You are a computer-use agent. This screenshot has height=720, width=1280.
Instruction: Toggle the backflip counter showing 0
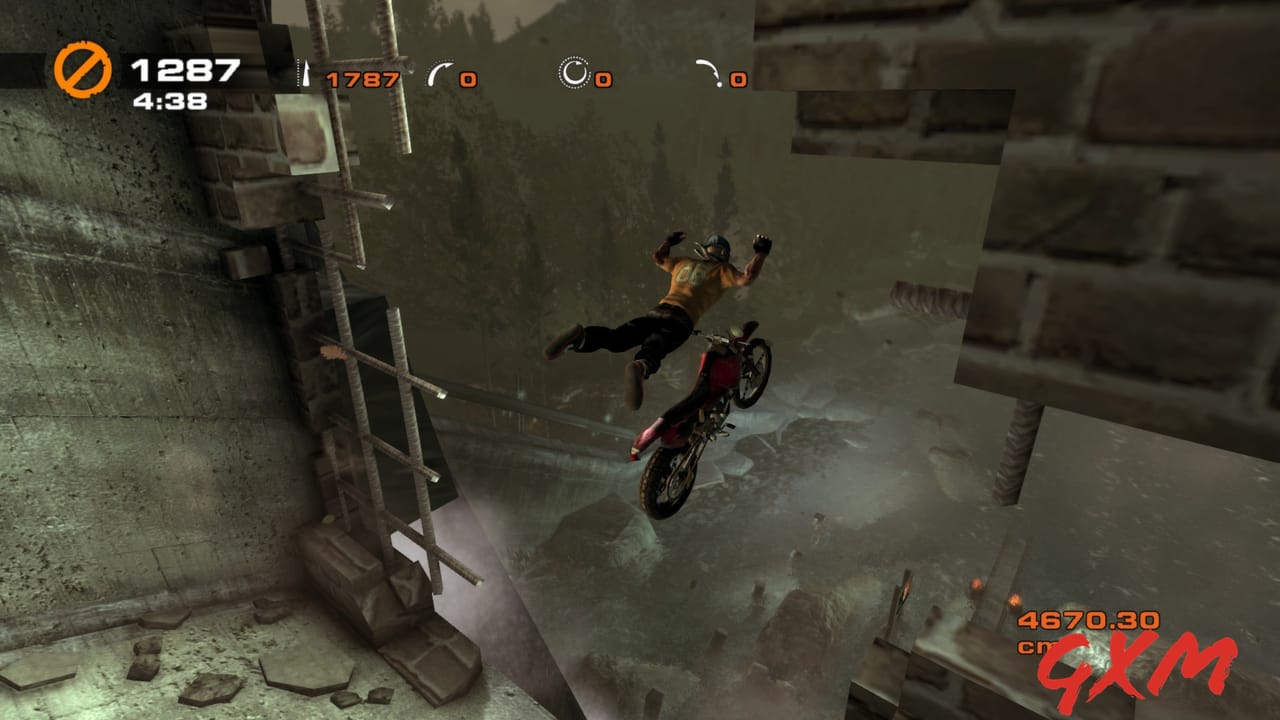737,80
